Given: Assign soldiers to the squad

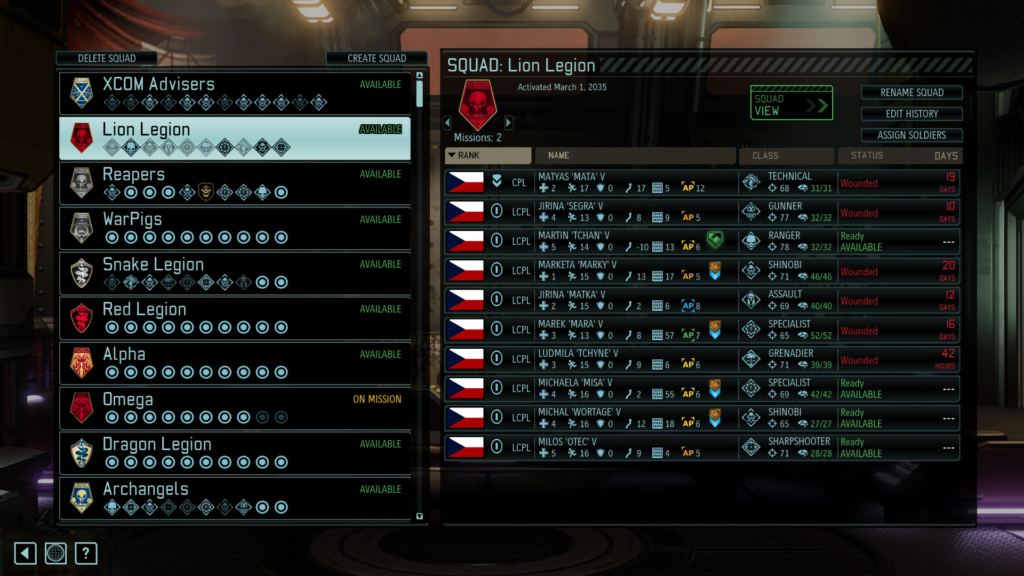Looking at the screenshot, I should click(911, 135).
